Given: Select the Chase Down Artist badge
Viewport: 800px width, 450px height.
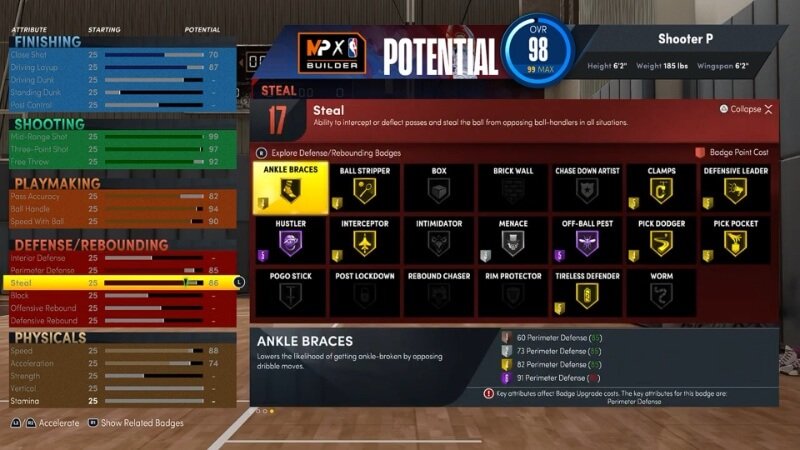Looking at the screenshot, I should (x=587, y=188).
